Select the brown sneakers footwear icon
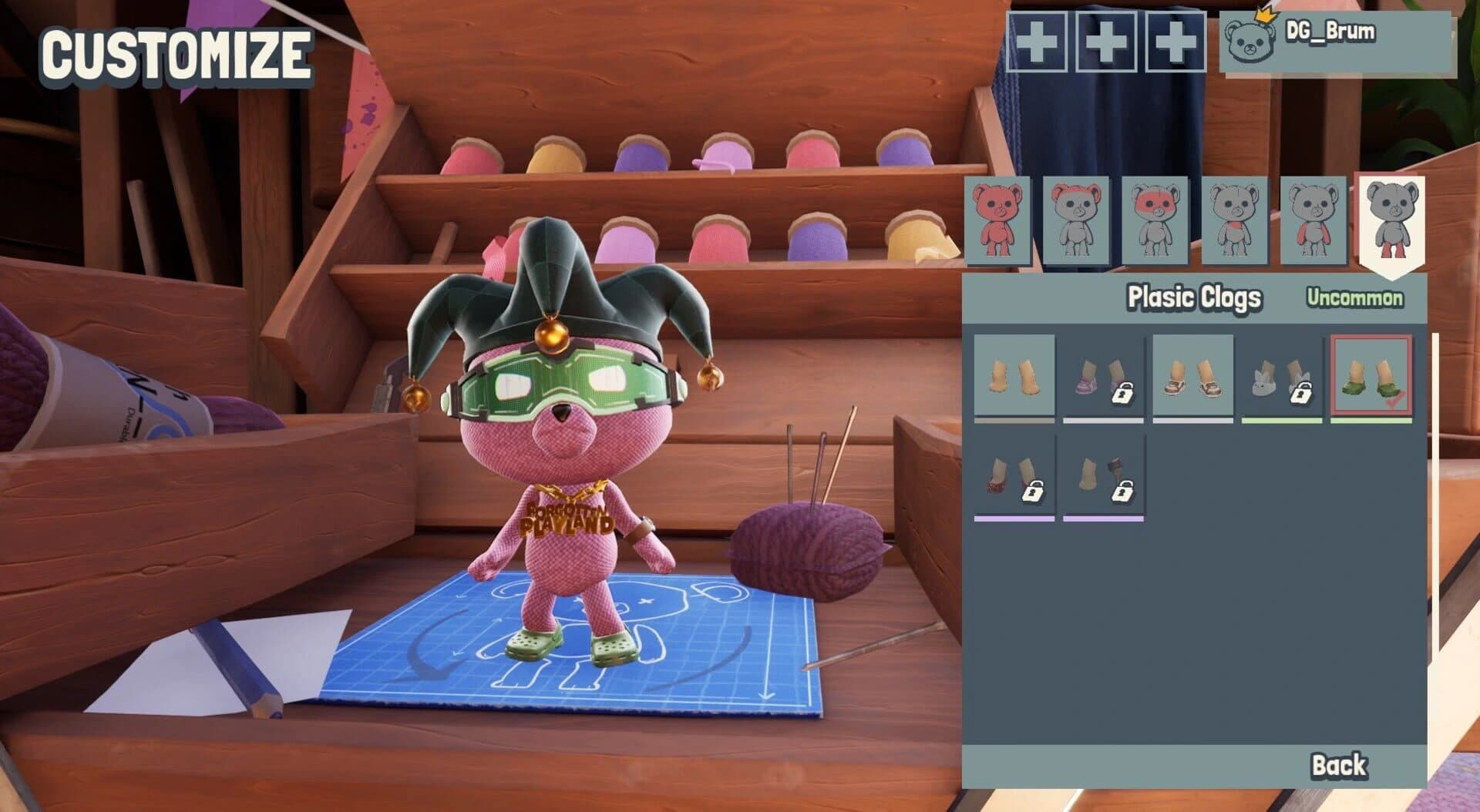The width and height of the screenshot is (1480, 812). point(1193,377)
